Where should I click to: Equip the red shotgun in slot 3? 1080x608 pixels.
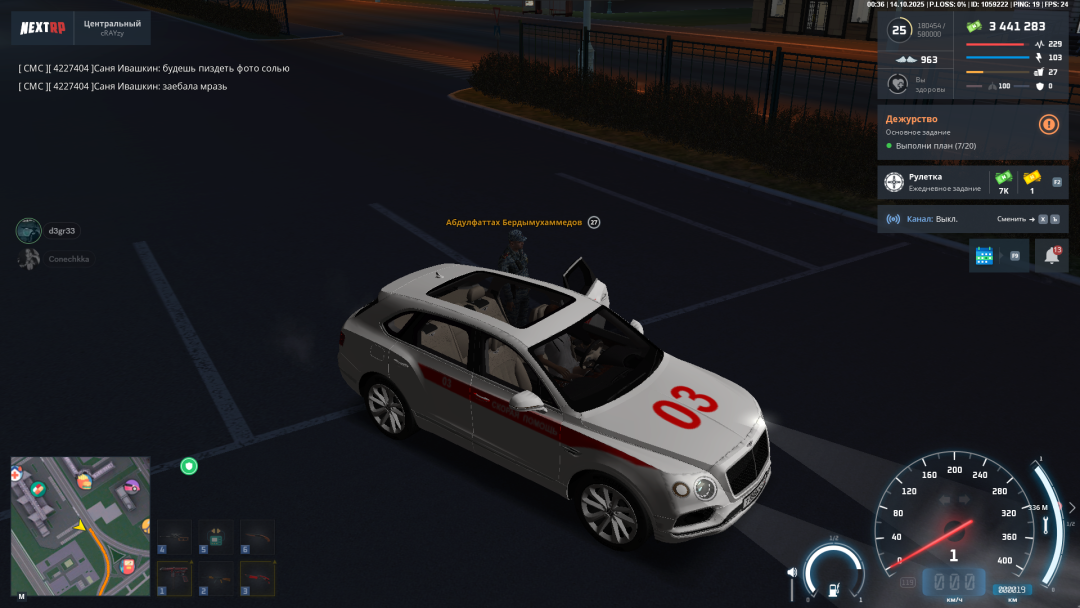click(258, 578)
